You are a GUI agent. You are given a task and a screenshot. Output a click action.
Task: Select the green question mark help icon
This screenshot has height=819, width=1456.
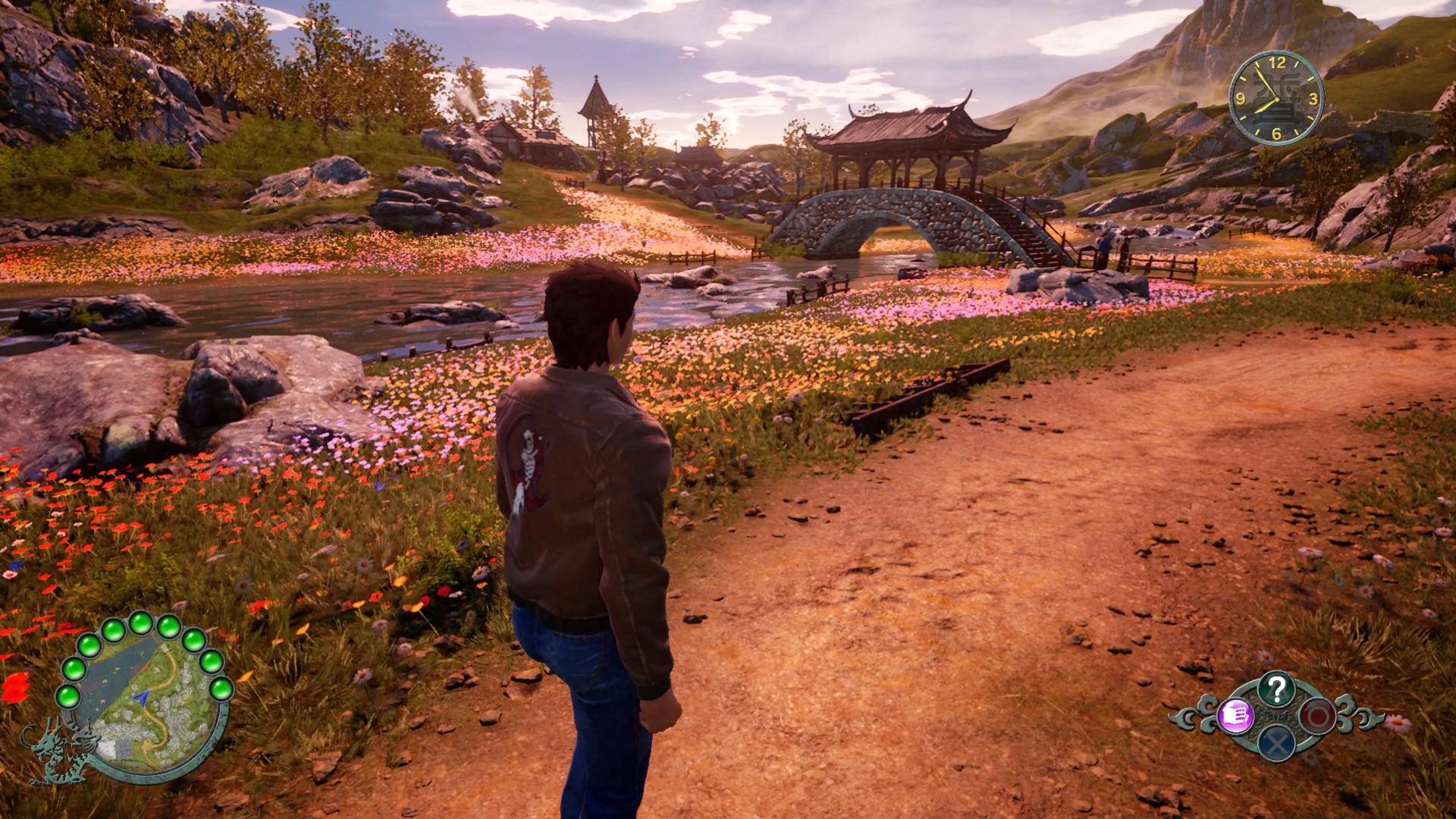[x=1276, y=689]
